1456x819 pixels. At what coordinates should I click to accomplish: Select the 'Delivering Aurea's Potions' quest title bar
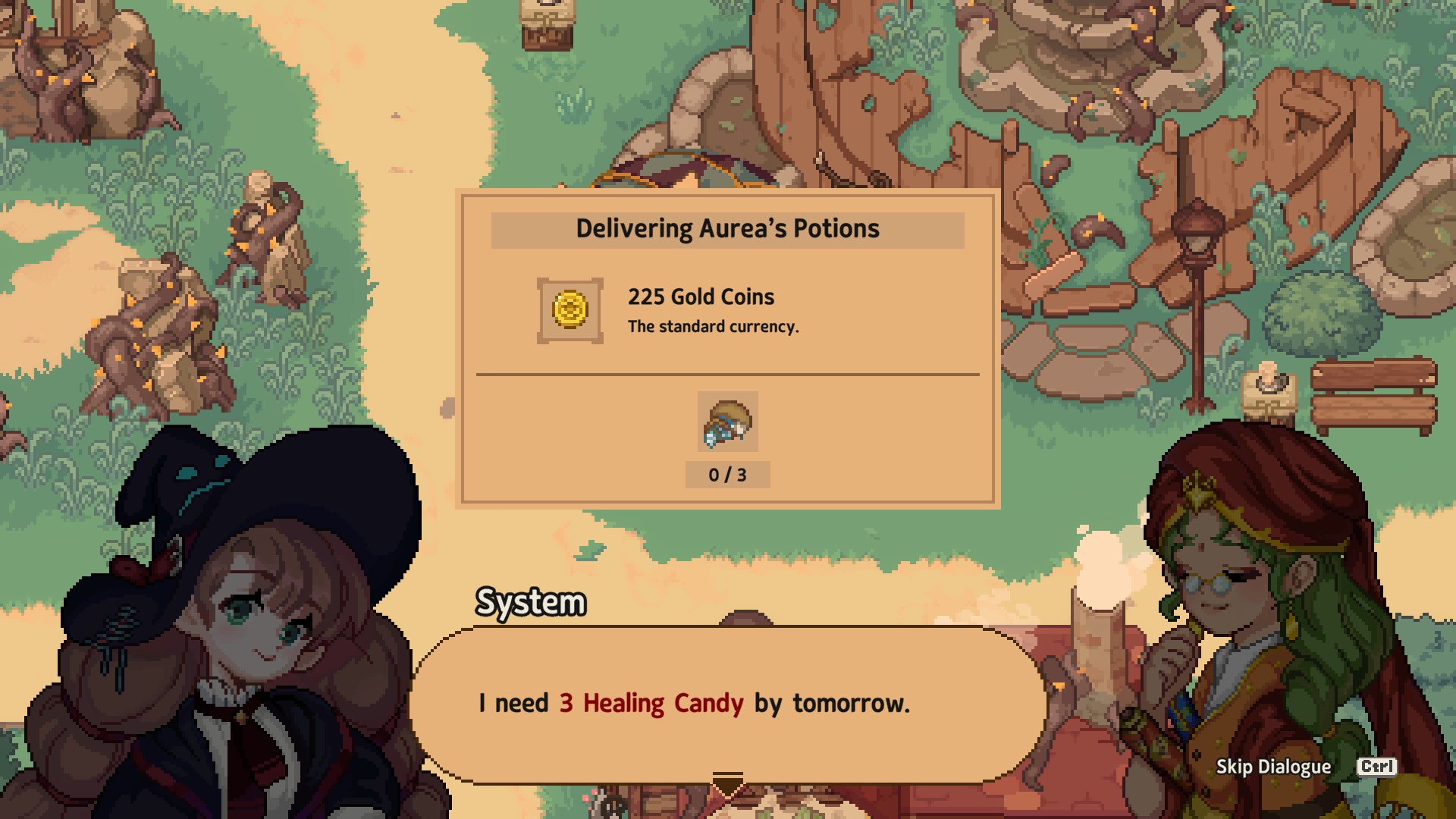point(727,228)
